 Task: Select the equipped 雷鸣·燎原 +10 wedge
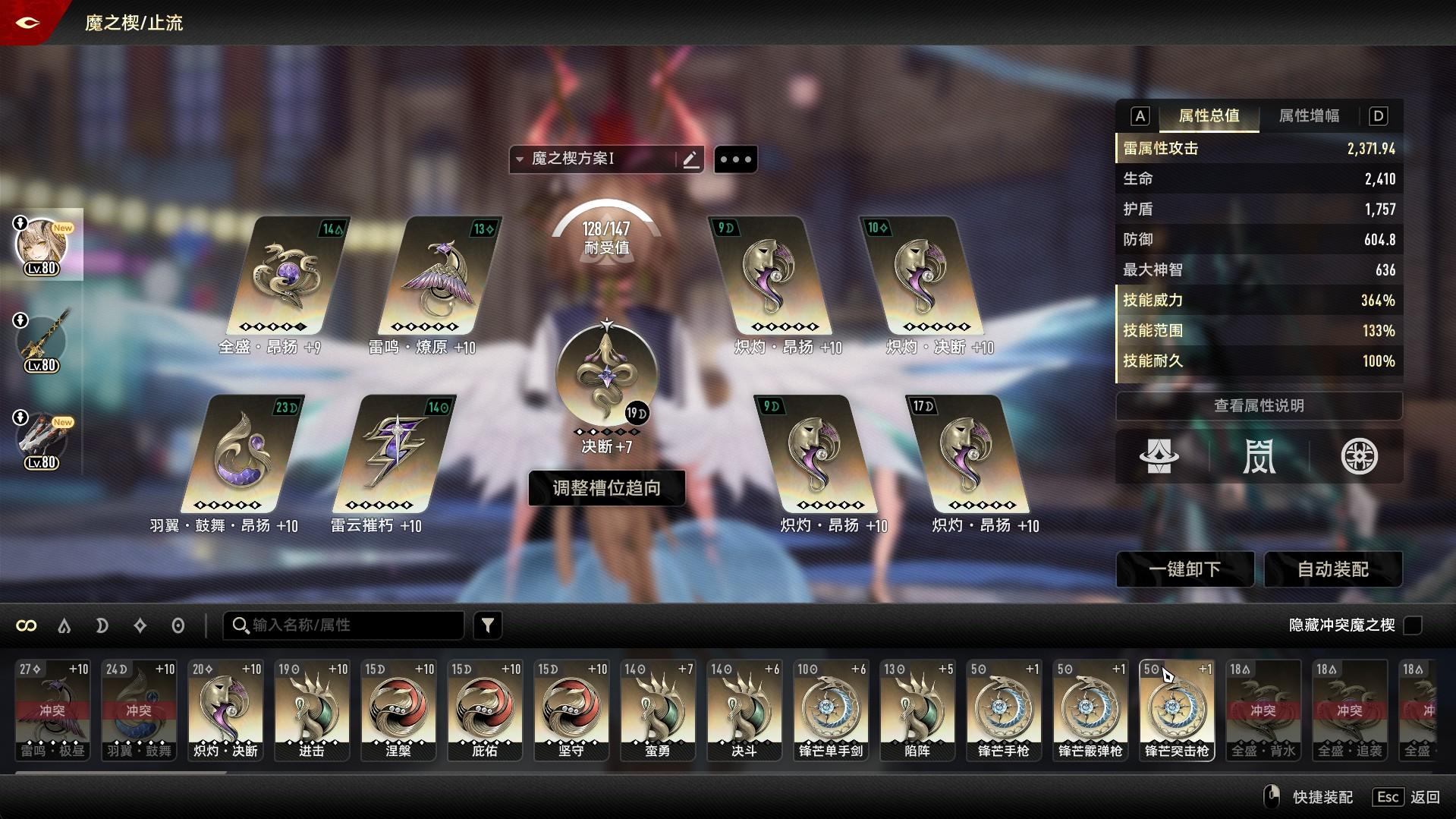click(439, 277)
